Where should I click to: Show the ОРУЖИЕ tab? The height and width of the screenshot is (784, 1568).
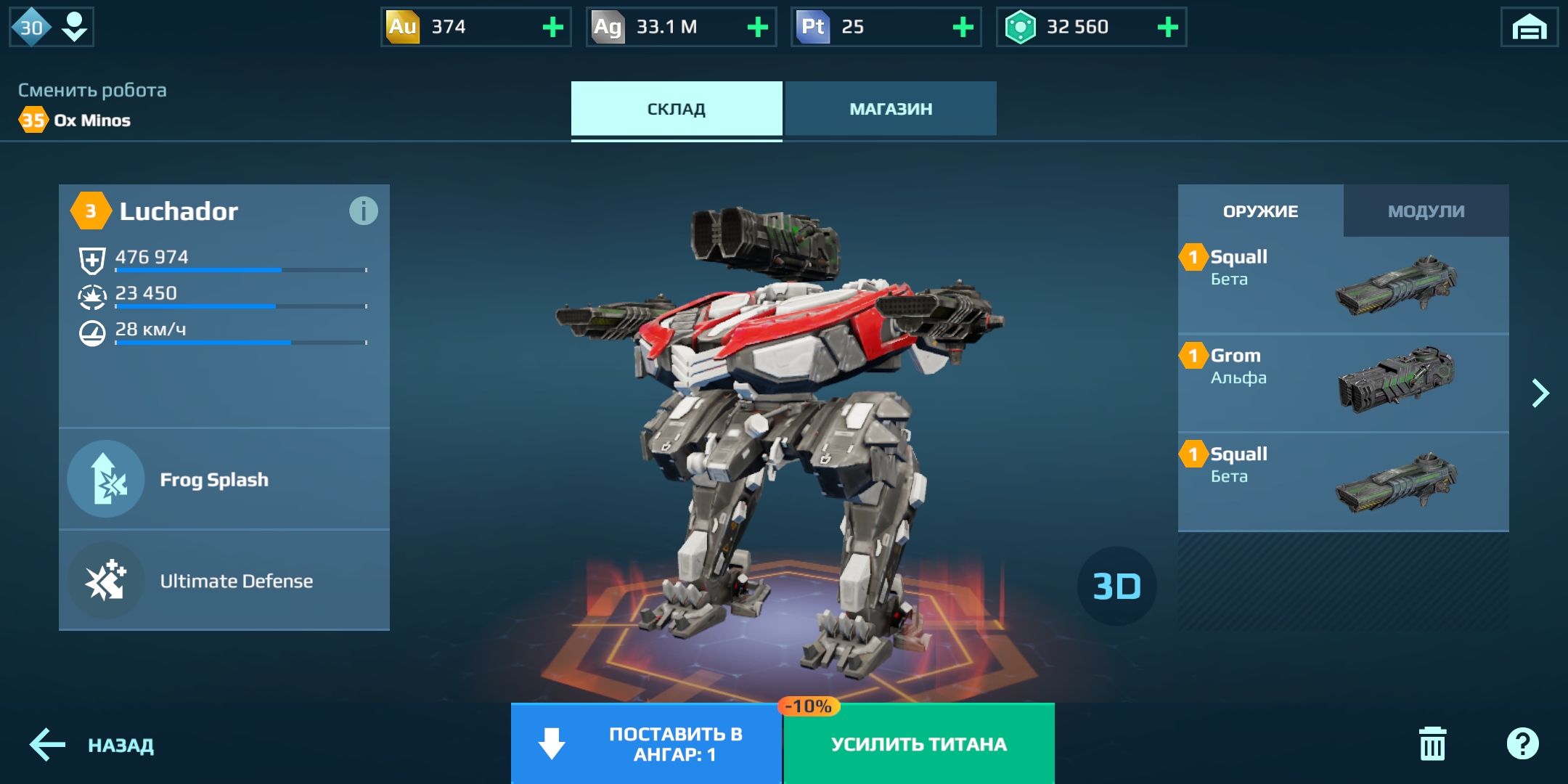tap(1260, 211)
